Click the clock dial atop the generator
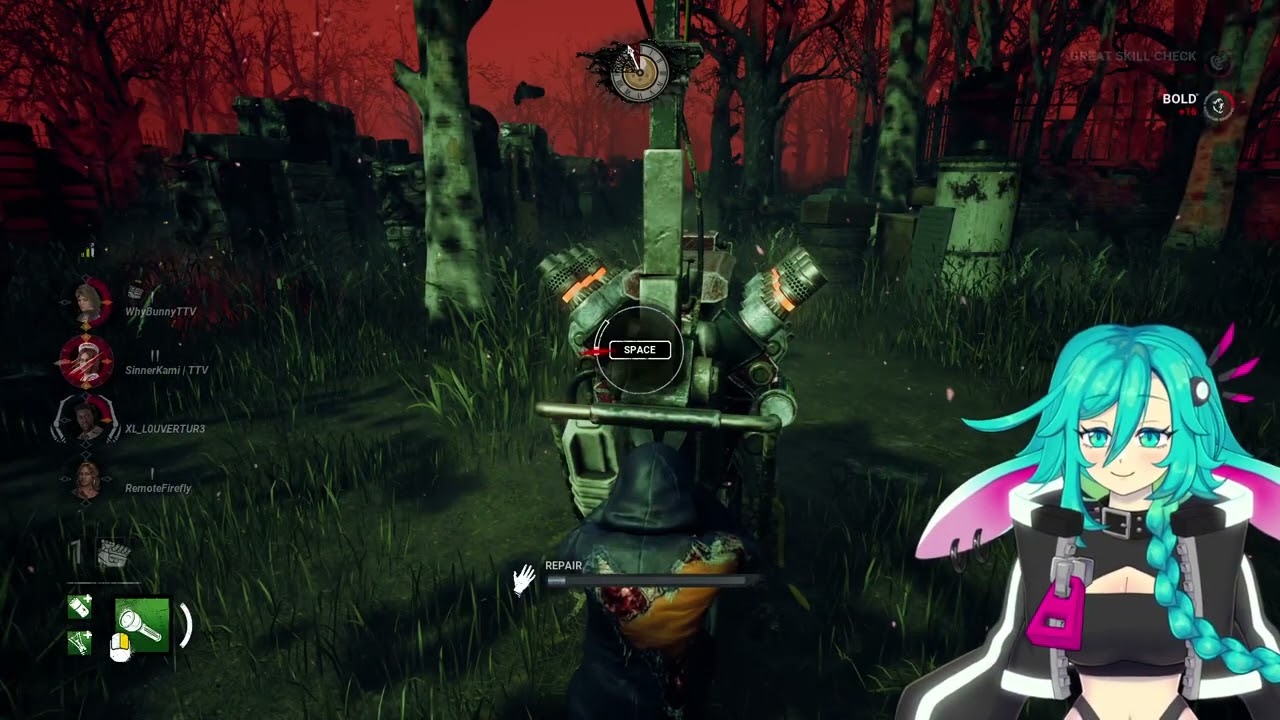Viewport: 1280px width, 720px height. point(639,72)
